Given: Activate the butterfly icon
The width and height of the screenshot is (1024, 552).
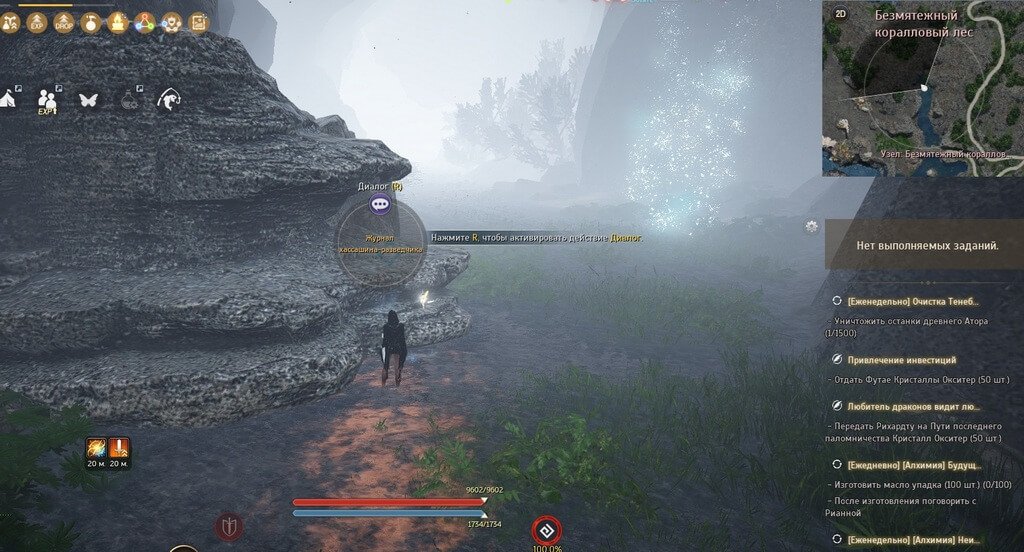Looking at the screenshot, I should pos(88,99).
